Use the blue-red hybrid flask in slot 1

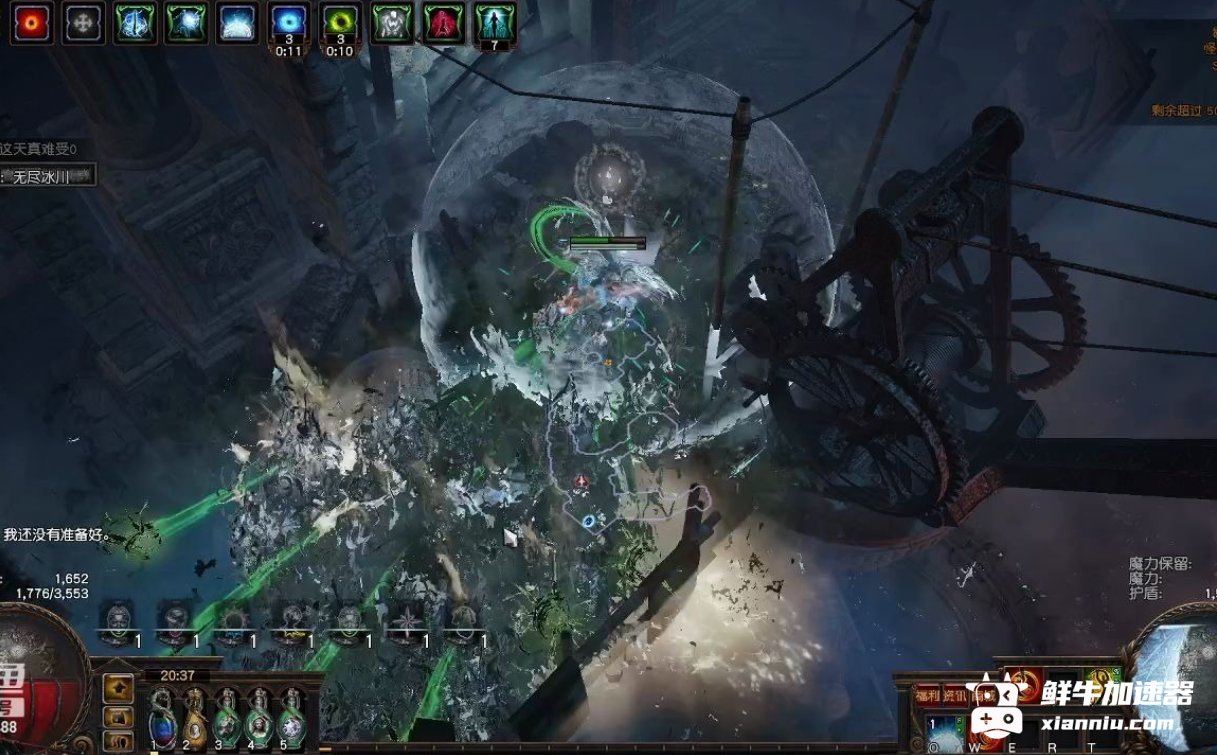pos(161,720)
